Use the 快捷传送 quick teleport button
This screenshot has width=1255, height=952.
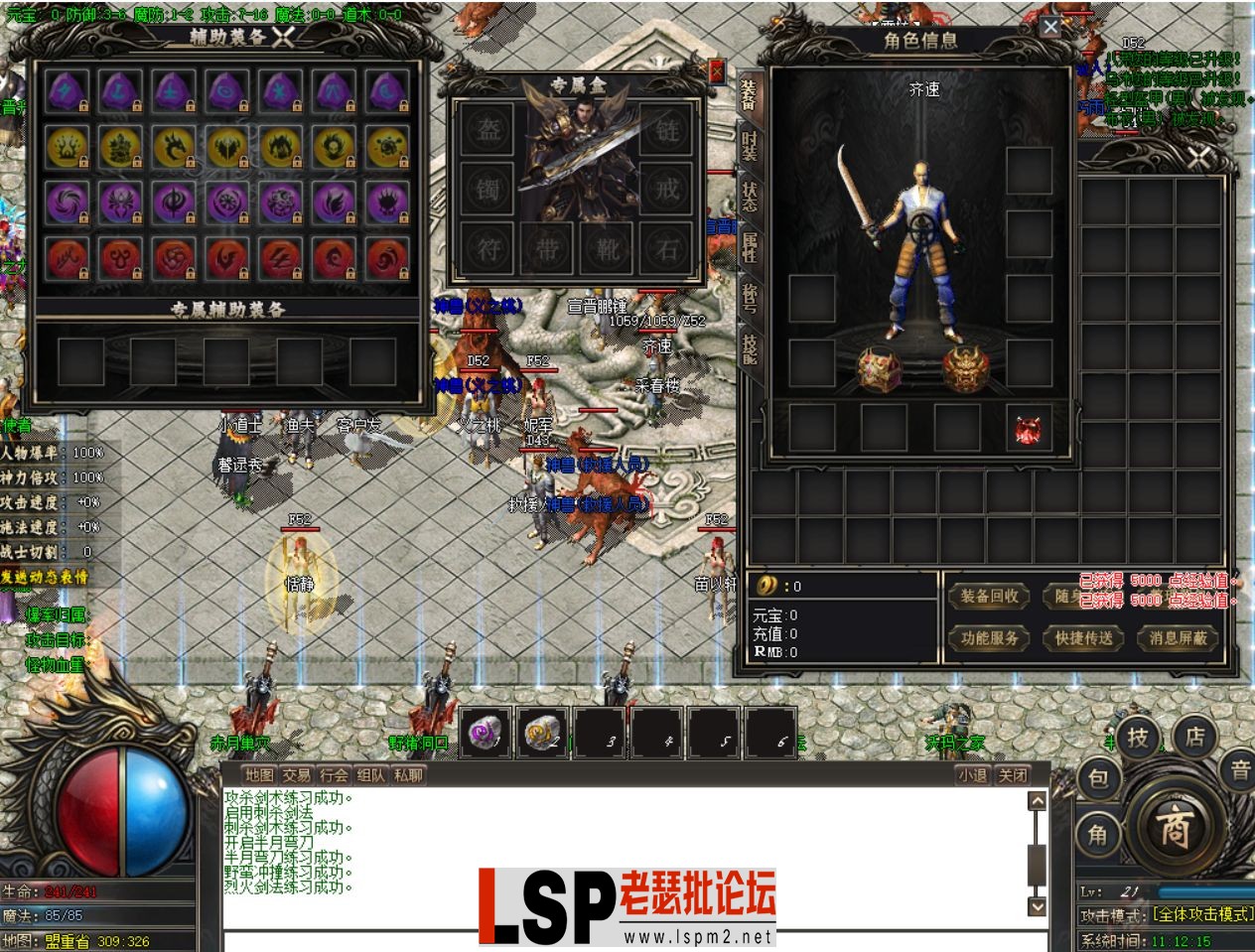click(x=1083, y=638)
